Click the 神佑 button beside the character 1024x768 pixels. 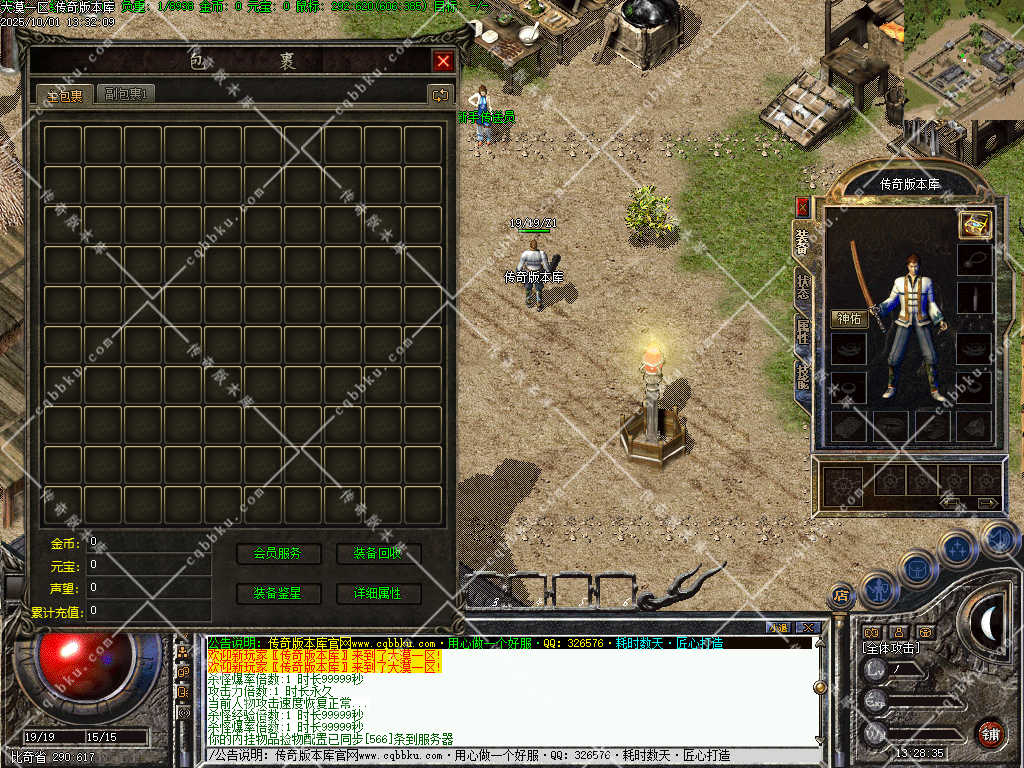pyautogui.click(x=849, y=319)
